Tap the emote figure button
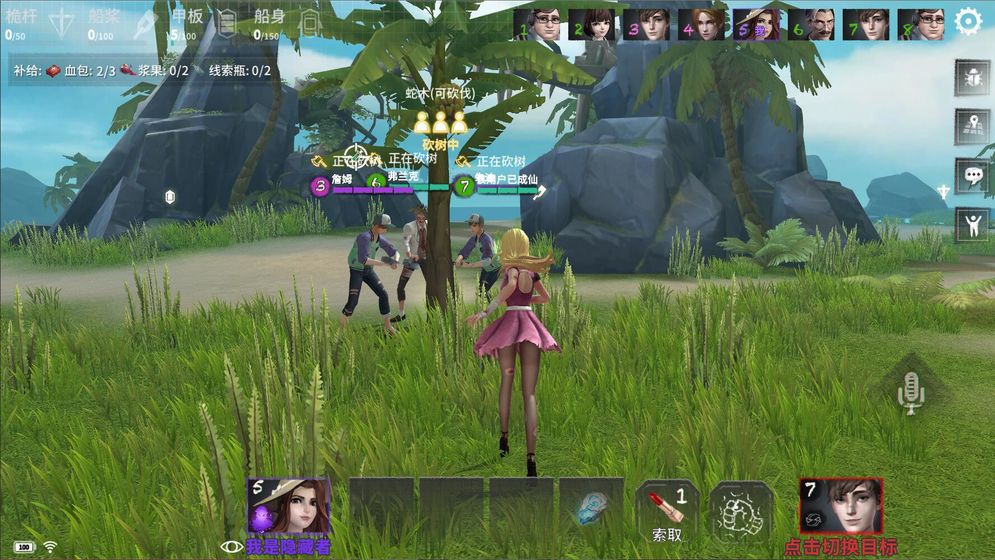The width and height of the screenshot is (995, 560). pyautogui.click(x=971, y=224)
